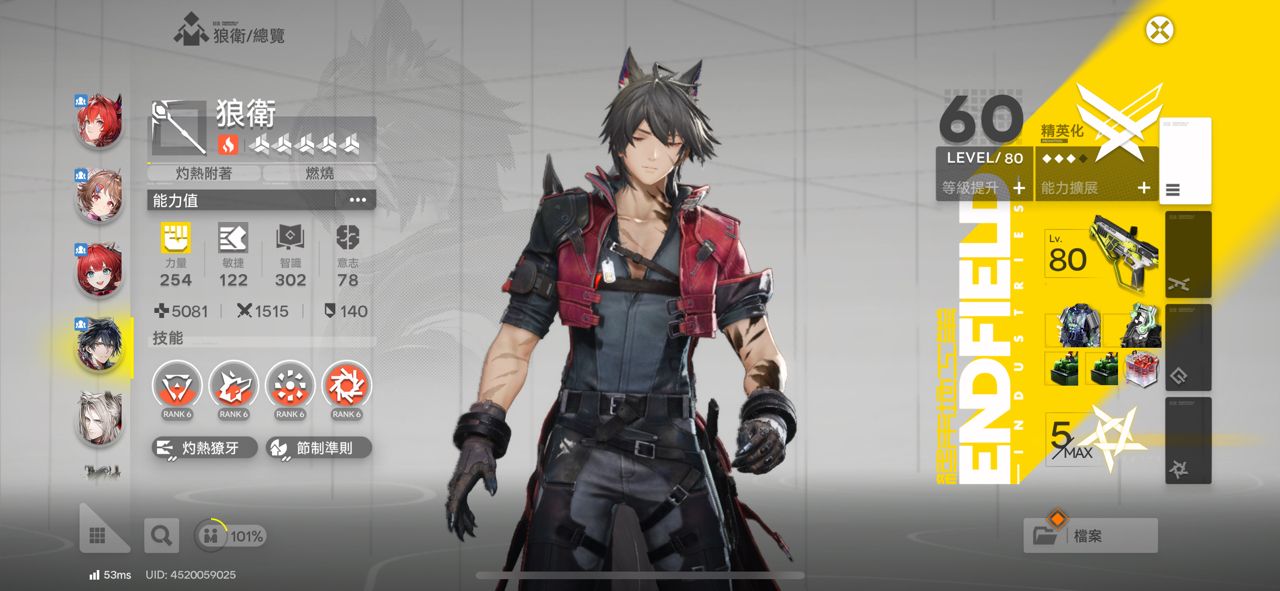Open the 檔案 files button

pyautogui.click(x=1090, y=536)
